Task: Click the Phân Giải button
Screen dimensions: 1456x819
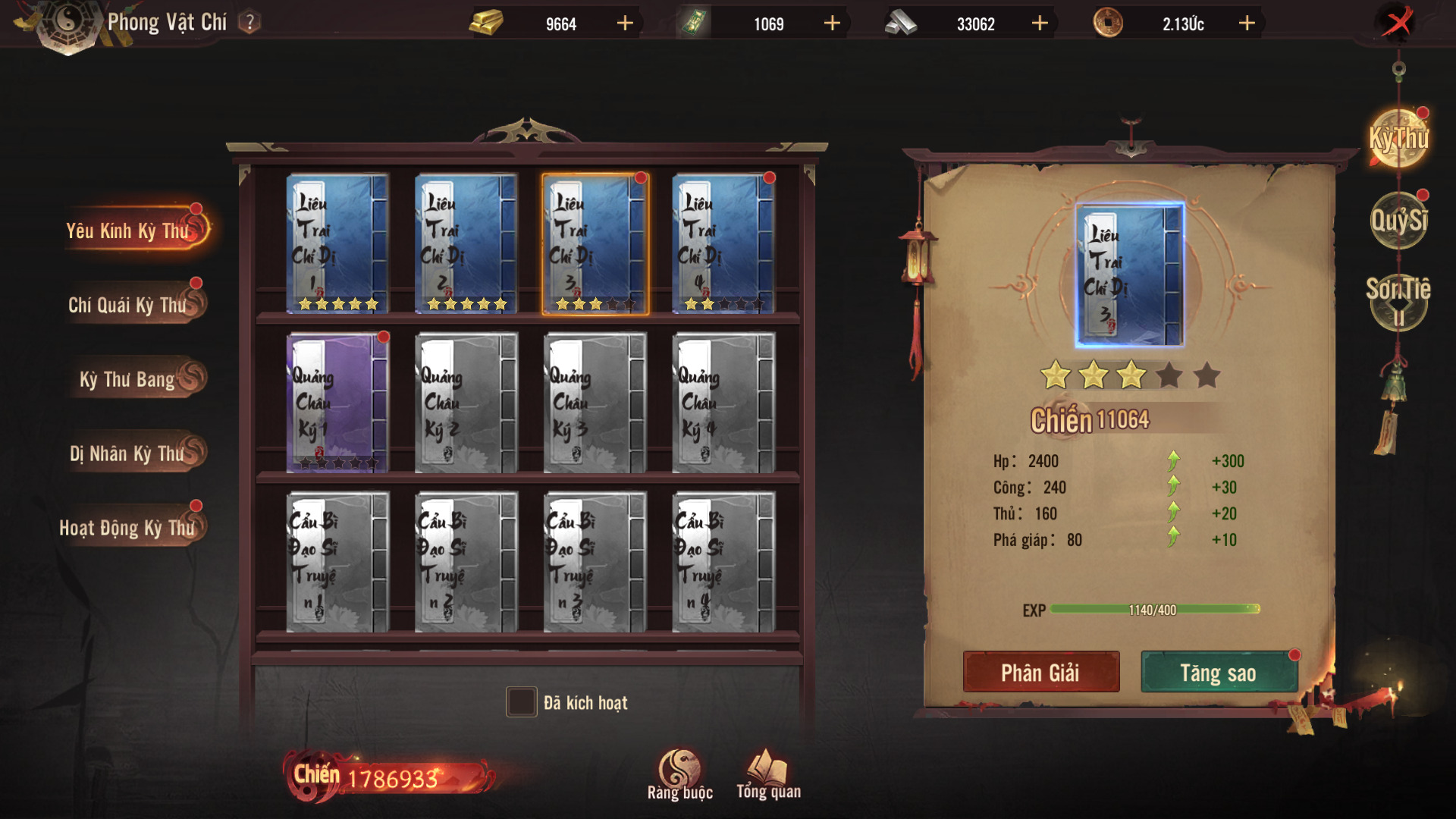Action: tap(1040, 672)
